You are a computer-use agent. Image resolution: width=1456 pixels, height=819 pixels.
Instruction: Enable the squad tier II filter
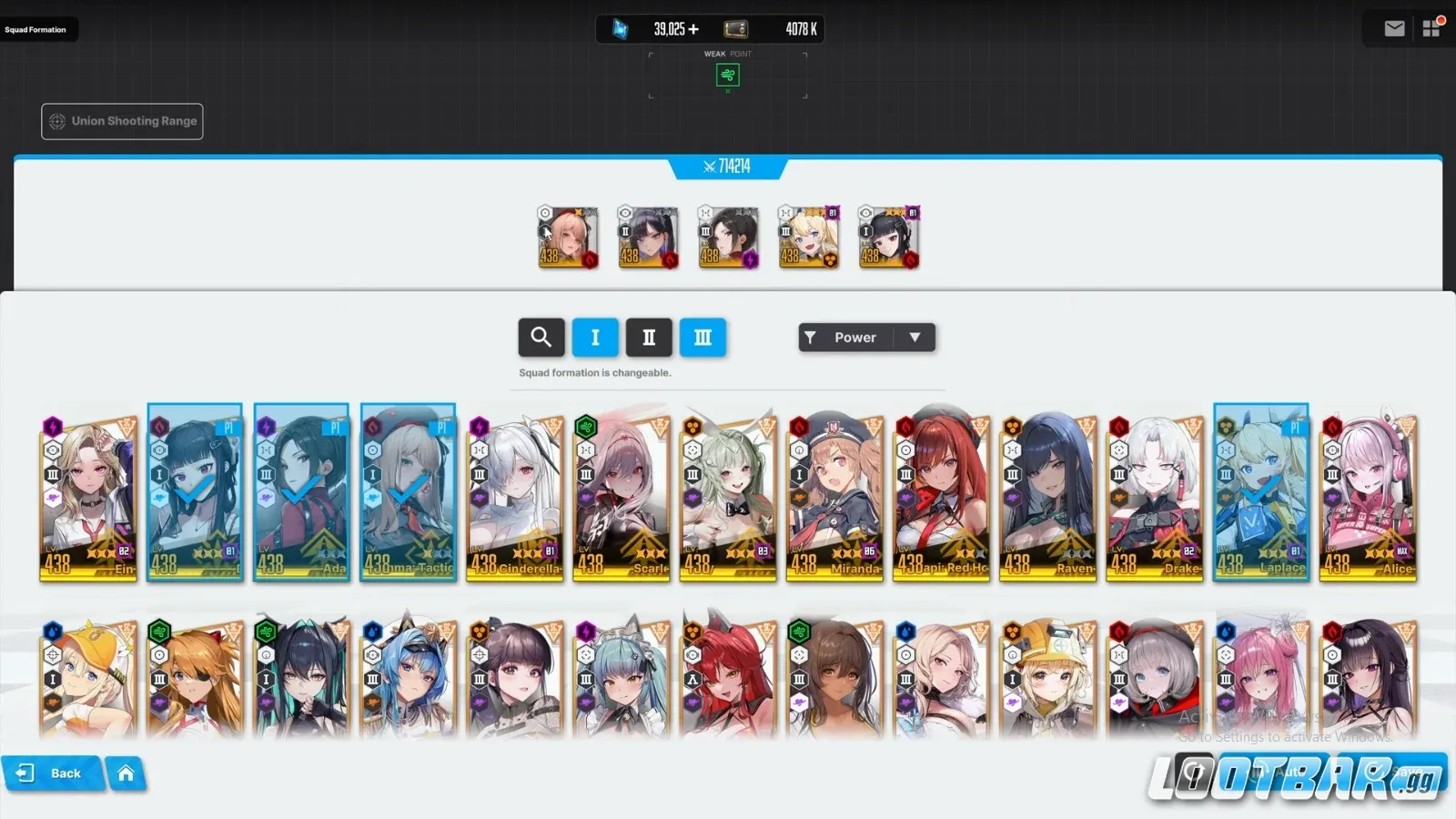coord(649,338)
